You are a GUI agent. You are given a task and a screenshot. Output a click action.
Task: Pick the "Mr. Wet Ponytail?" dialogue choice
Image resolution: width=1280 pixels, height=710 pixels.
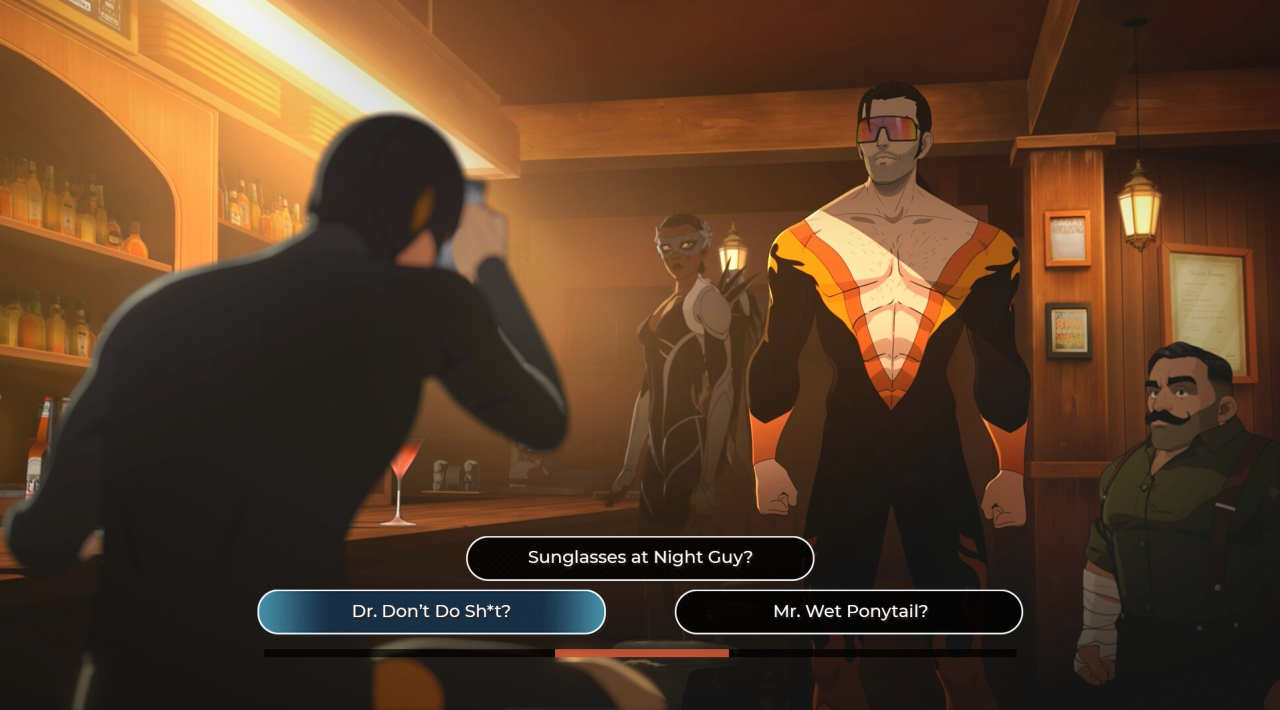(x=849, y=611)
